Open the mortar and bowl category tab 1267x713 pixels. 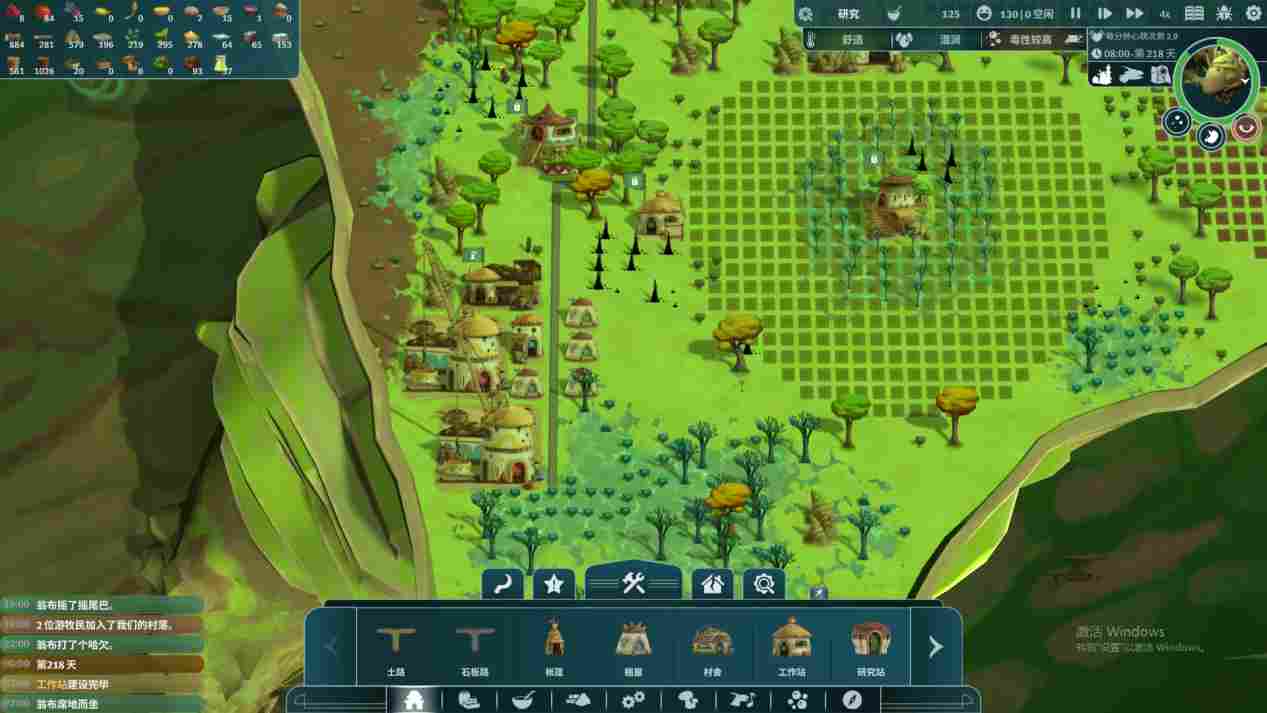click(522, 700)
